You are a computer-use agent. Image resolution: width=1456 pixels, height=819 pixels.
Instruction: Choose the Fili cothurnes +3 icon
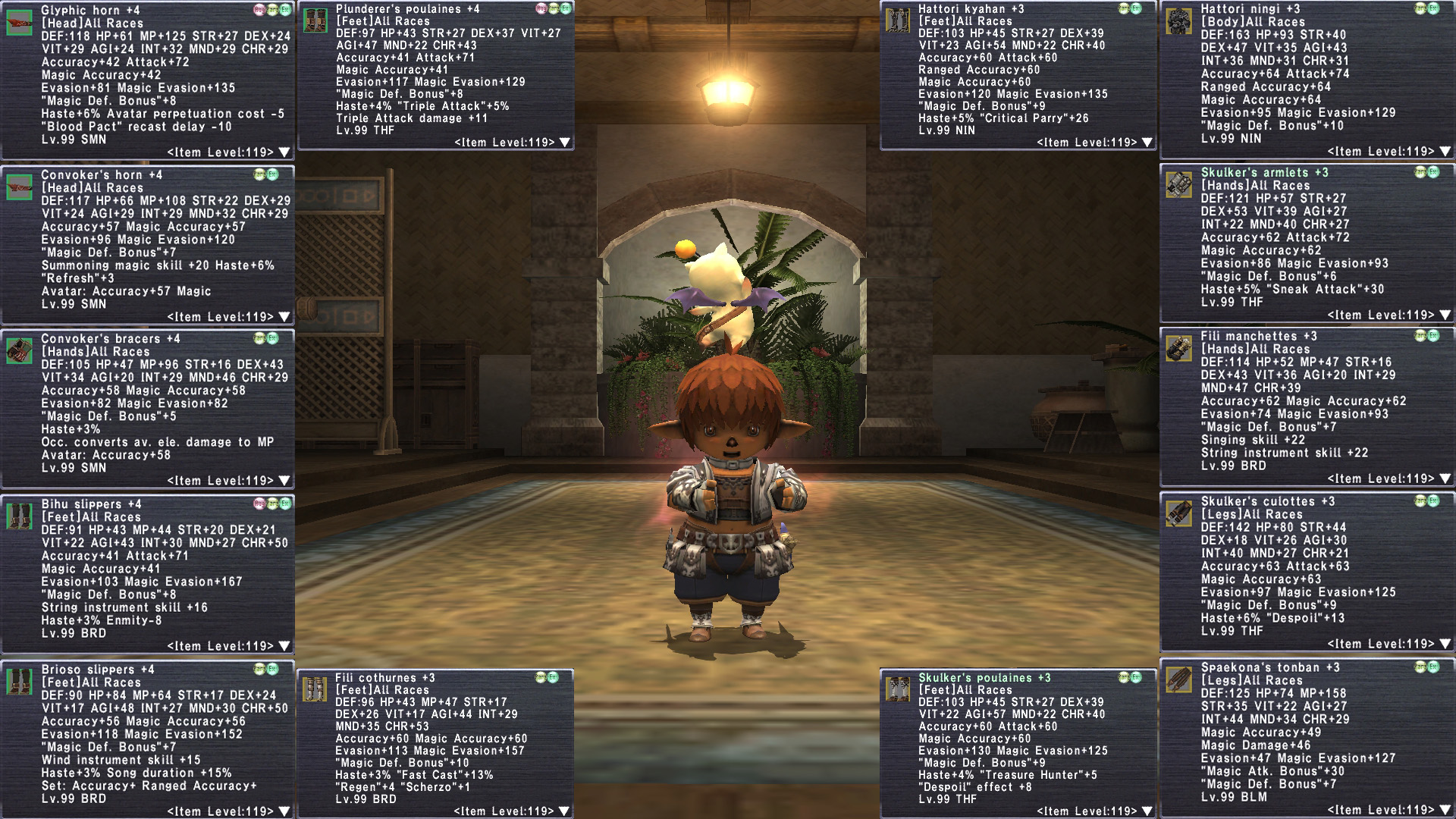(x=315, y=689)
